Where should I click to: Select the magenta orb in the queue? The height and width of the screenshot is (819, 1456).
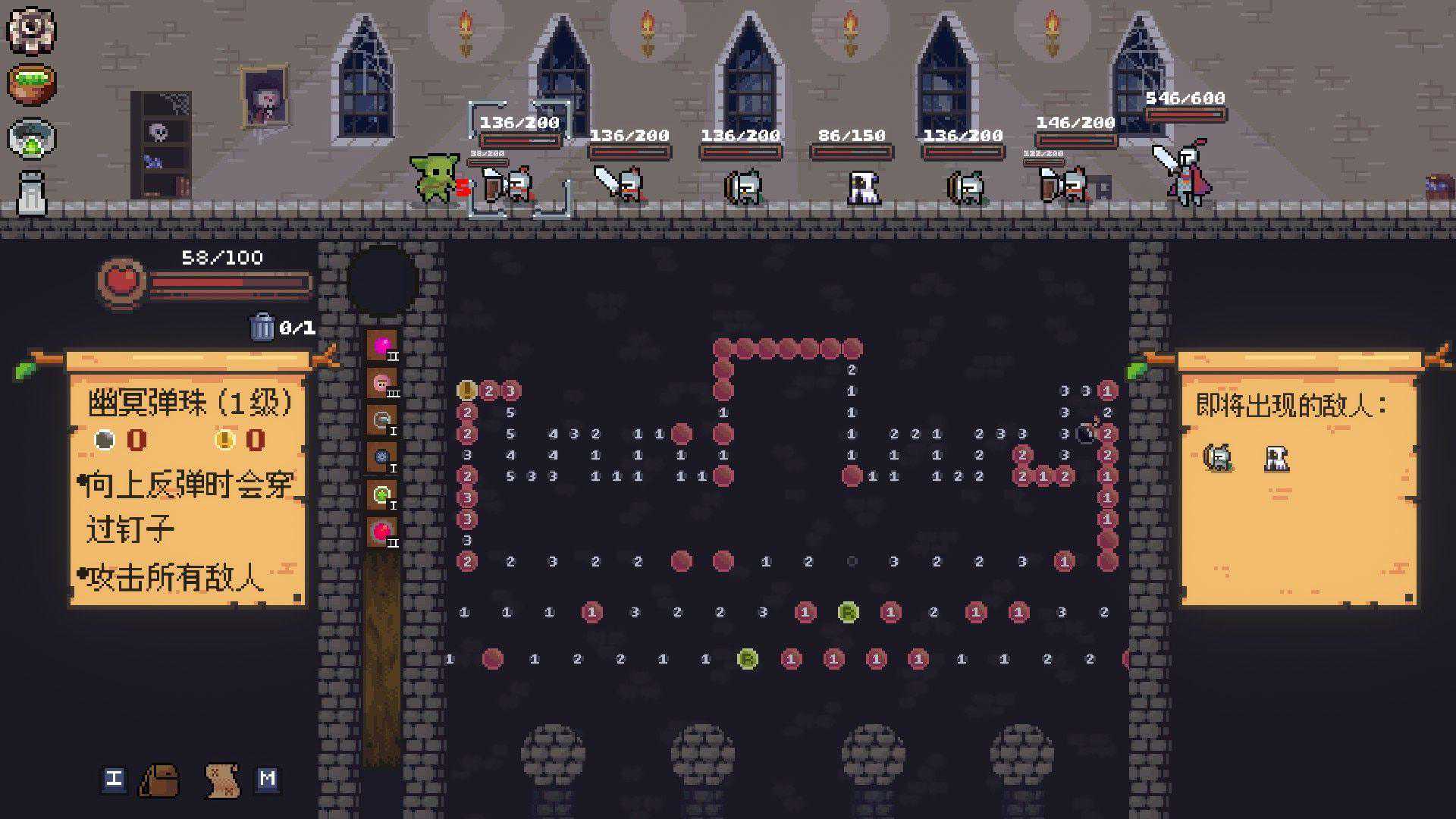coord(382,347)
